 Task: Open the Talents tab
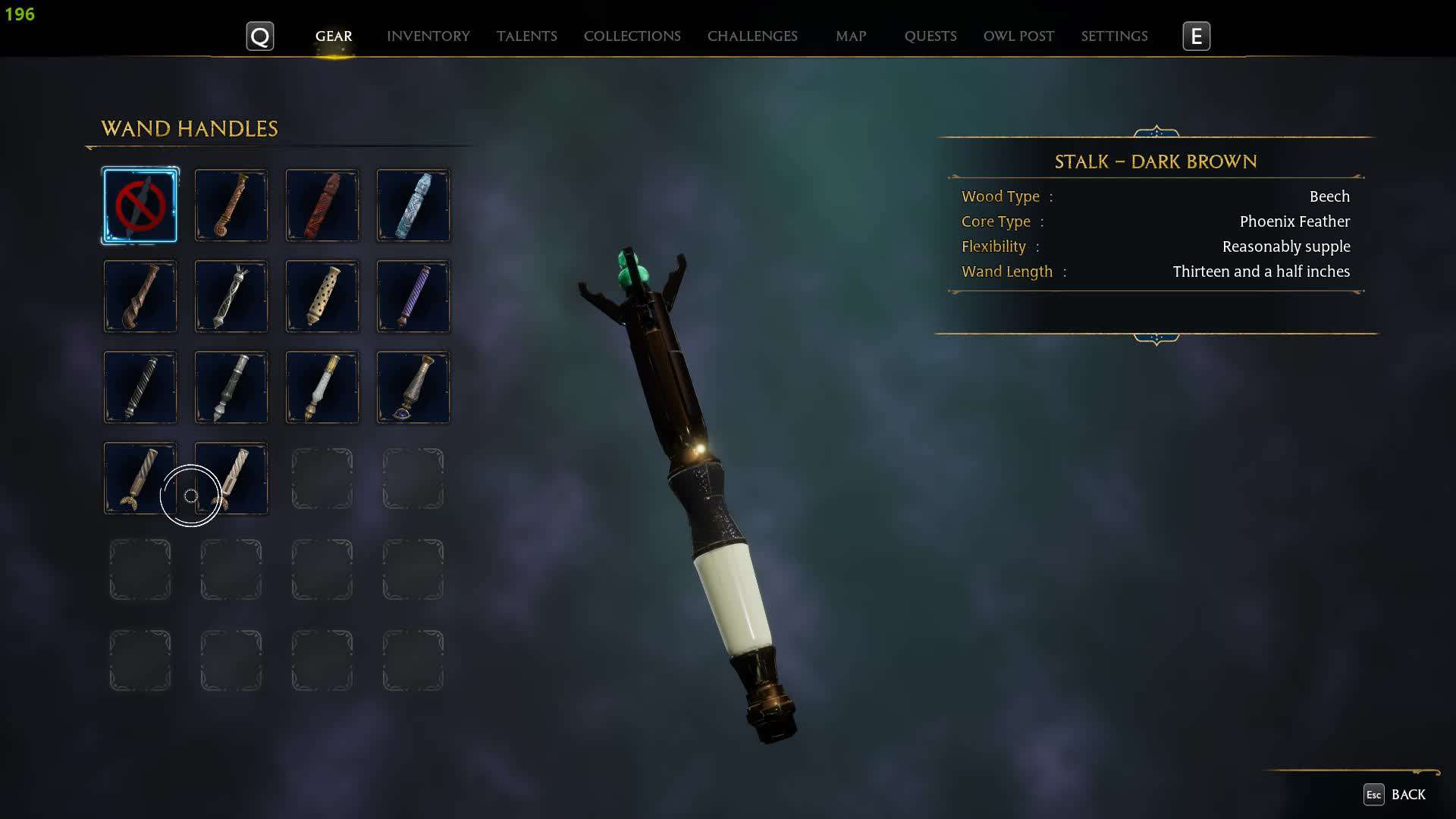(526, 36)
